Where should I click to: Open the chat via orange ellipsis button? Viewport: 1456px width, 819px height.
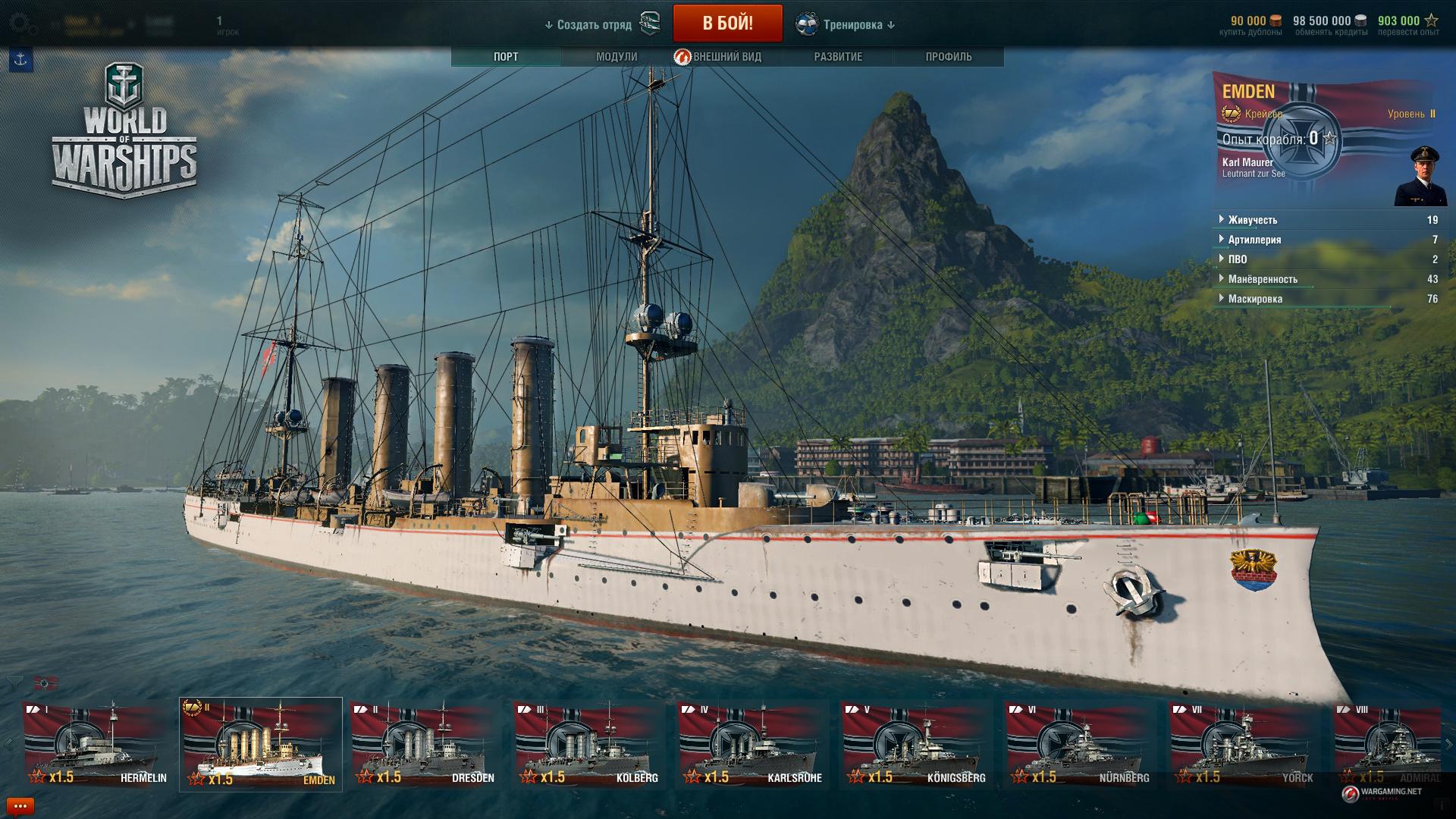click(x=20, y=806)
